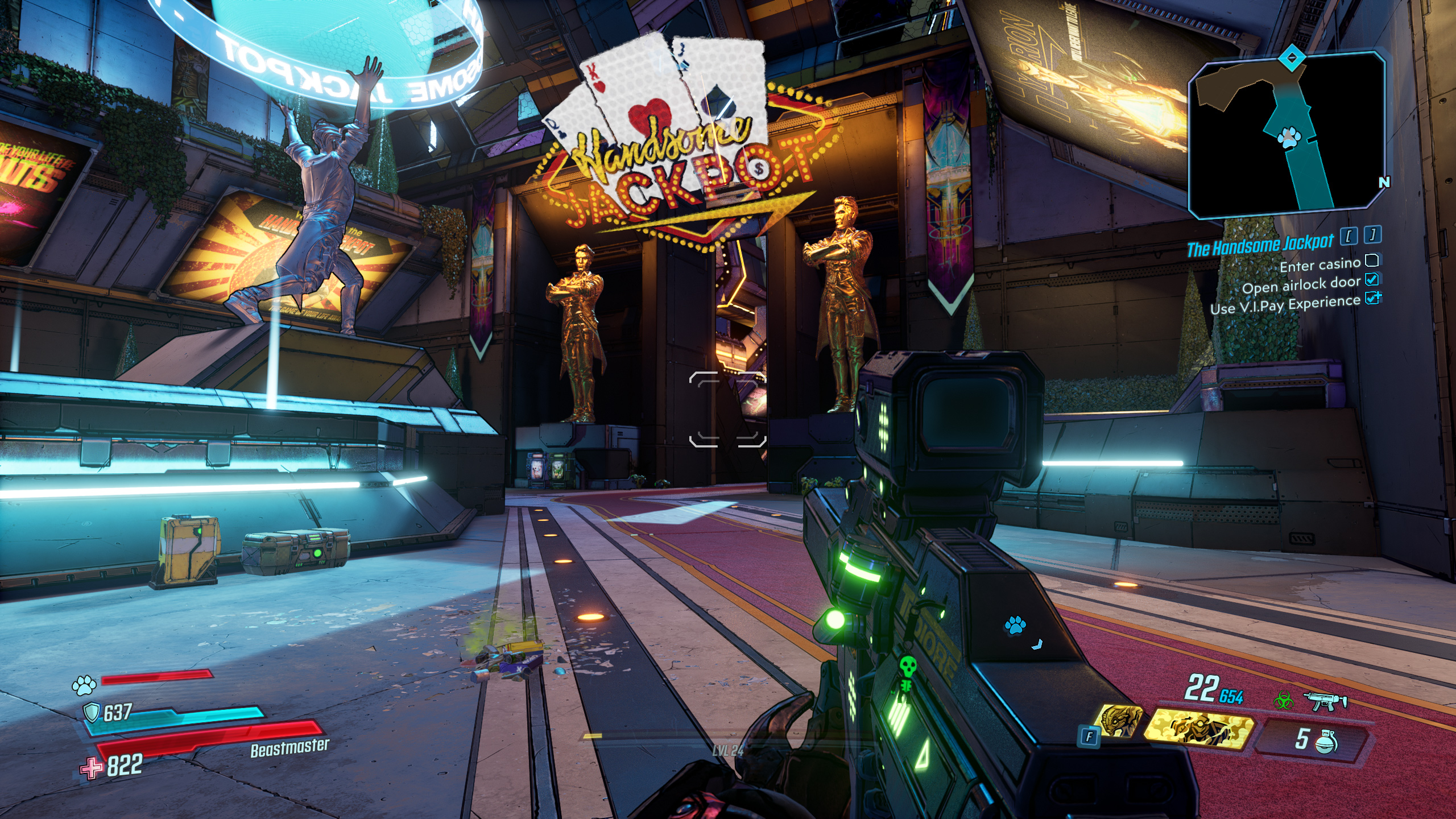Click the Enter casino objective checkbox

1372,260
